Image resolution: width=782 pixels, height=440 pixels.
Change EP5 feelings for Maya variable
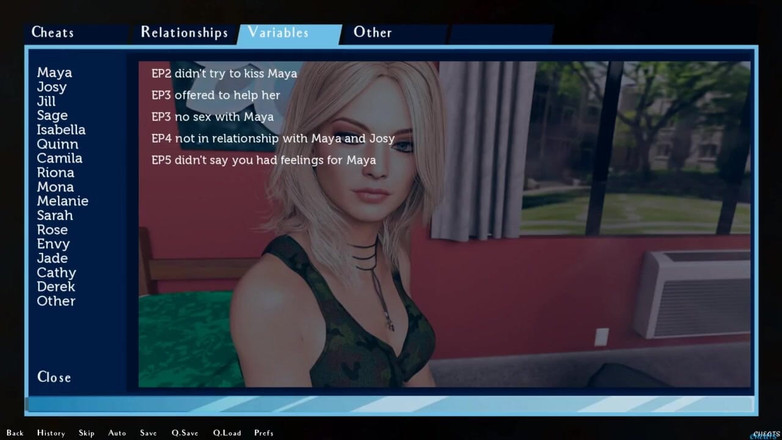(x=263, y=160)
